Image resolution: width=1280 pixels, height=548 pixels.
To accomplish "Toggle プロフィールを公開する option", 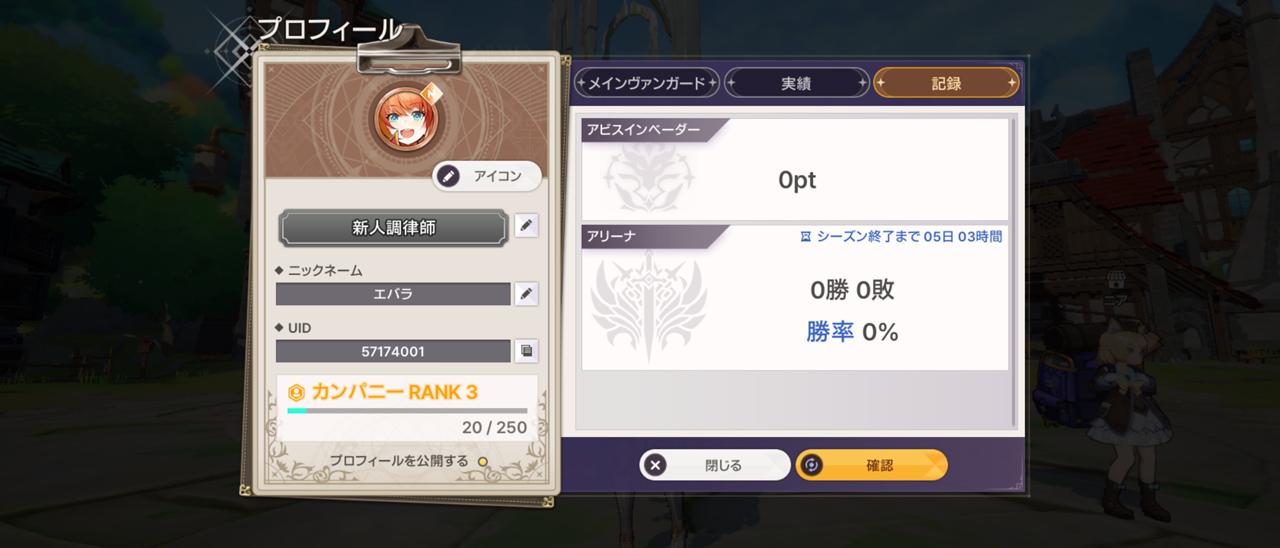I will [x=482, y=461].
